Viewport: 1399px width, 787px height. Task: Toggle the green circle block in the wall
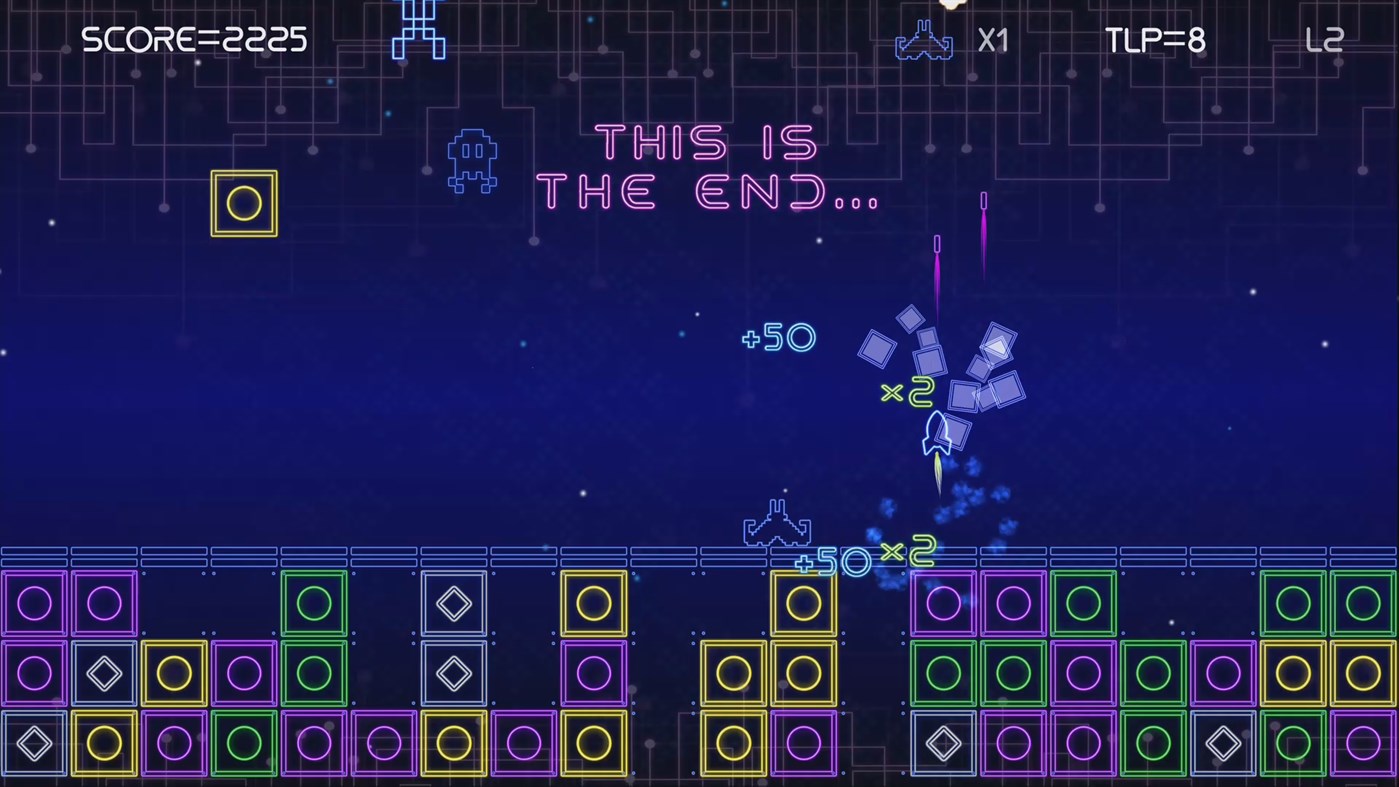[314, 602]
